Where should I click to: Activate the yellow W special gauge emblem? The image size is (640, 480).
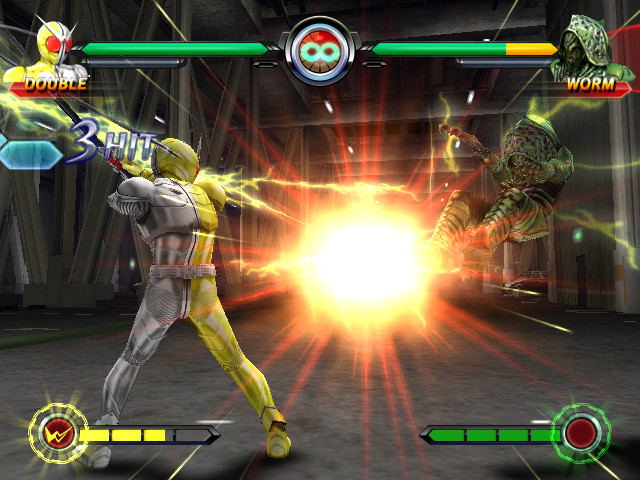pos(56,433)
